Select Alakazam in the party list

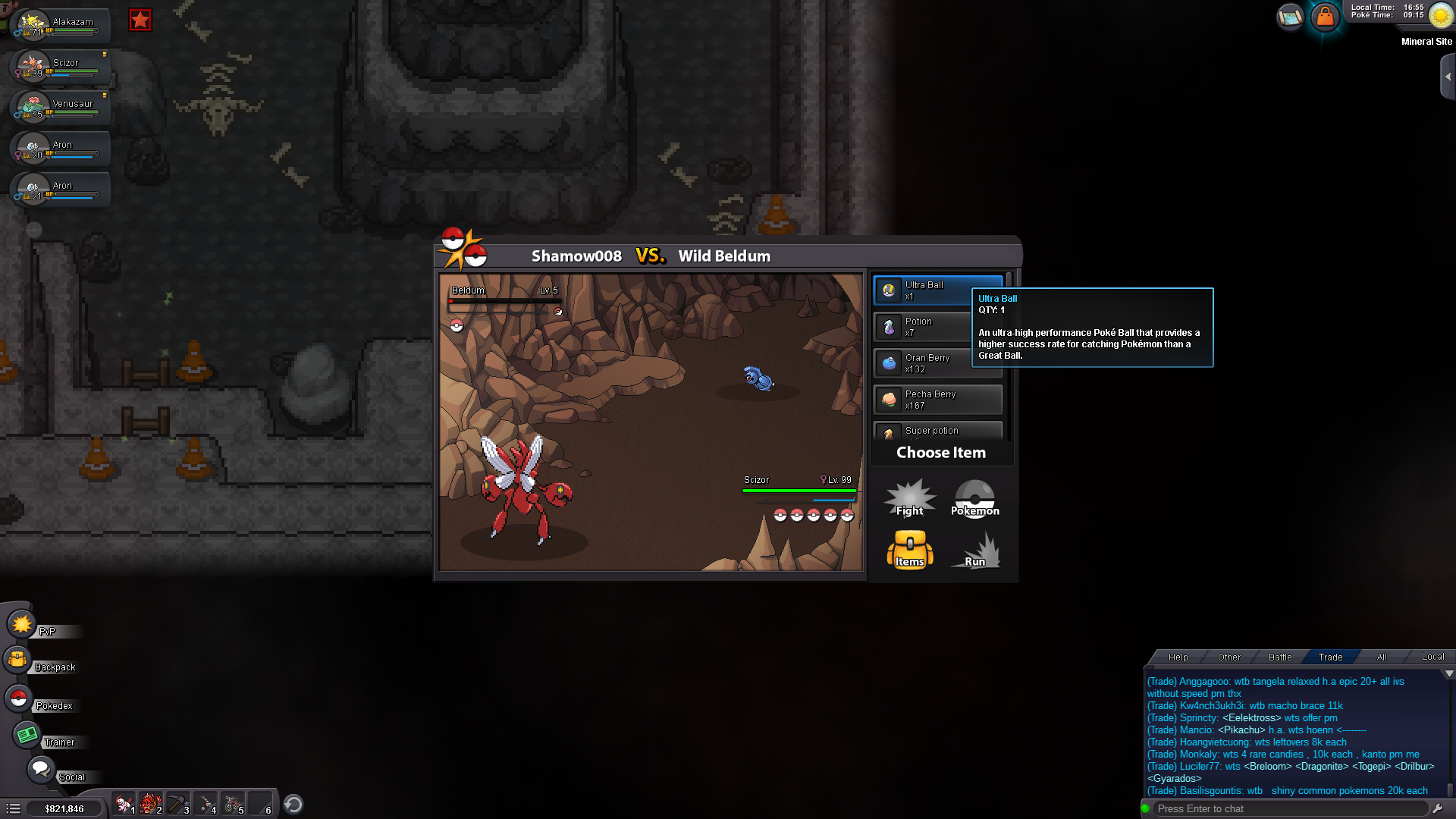61,26
